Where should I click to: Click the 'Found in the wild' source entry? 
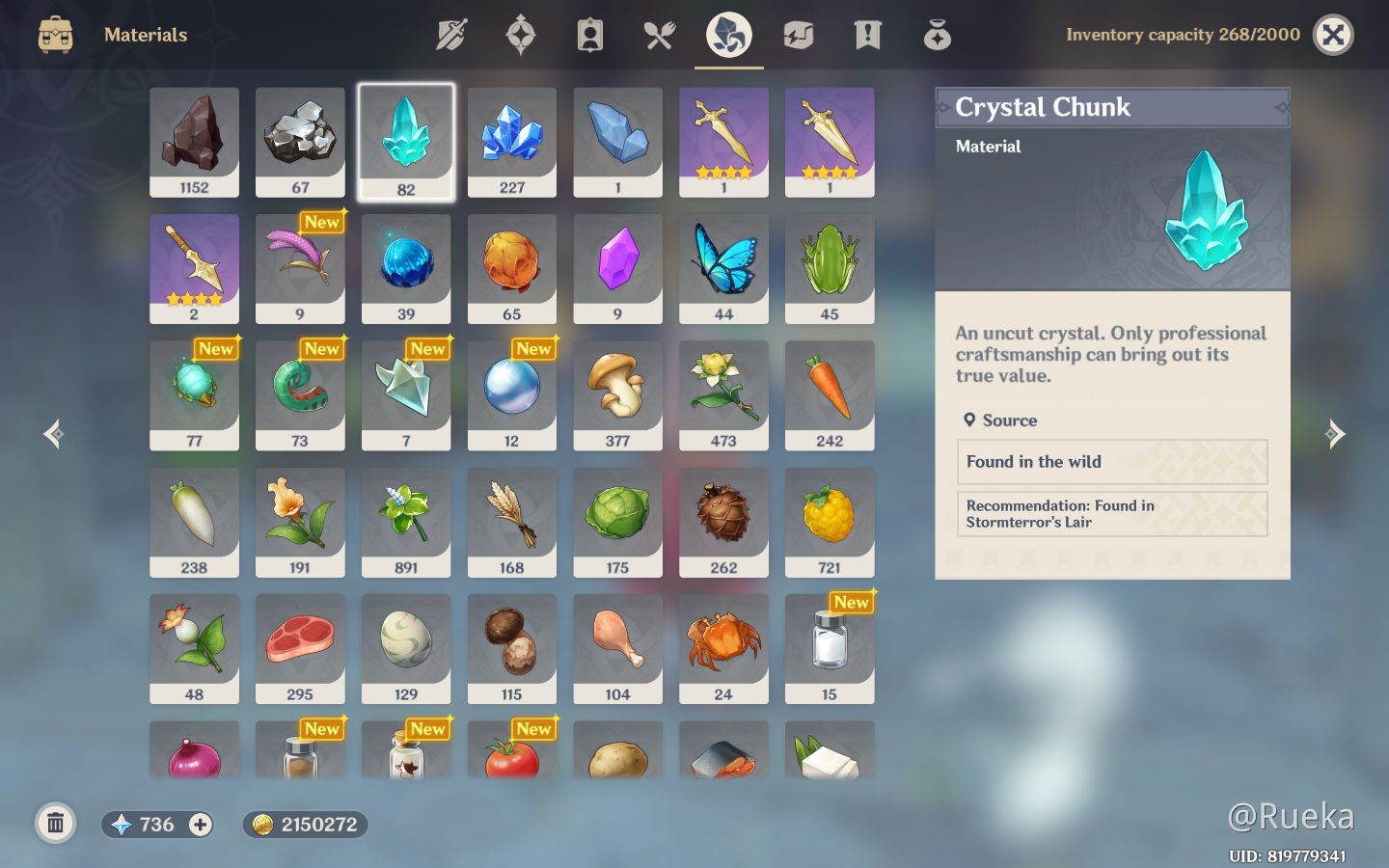click(x=1111, y=462)
